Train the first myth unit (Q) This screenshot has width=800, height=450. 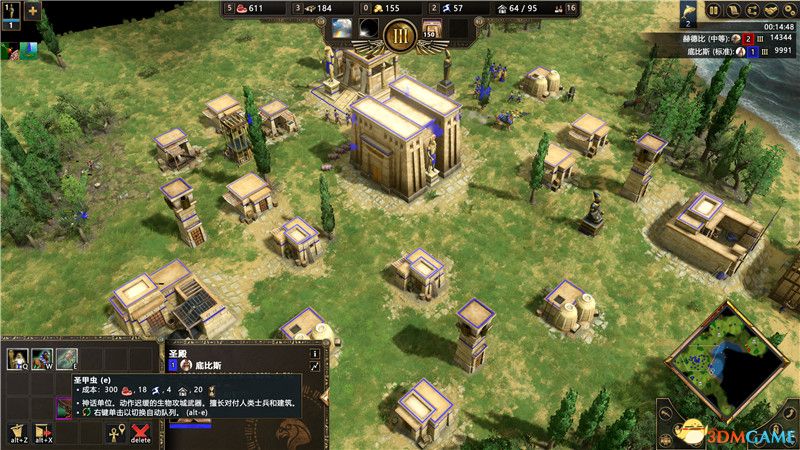click(x=17, y=359)
